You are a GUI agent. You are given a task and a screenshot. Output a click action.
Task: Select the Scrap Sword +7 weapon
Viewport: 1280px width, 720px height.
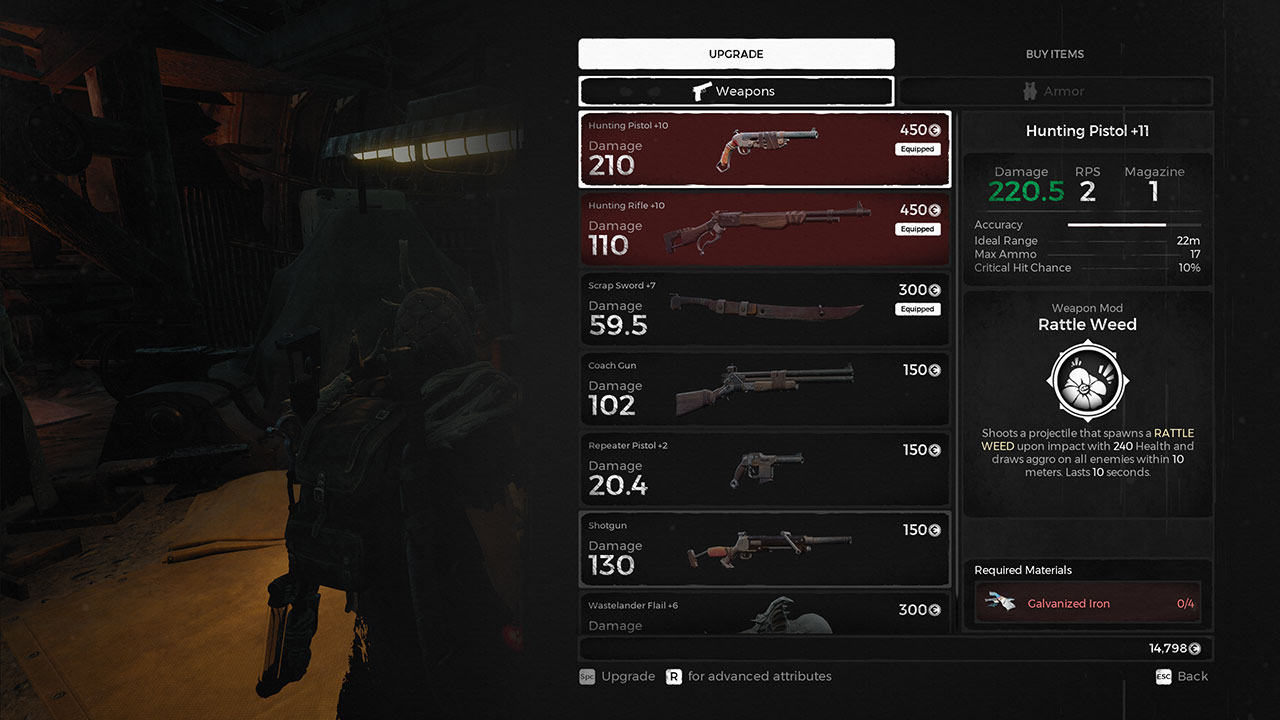tap(765, 309)
